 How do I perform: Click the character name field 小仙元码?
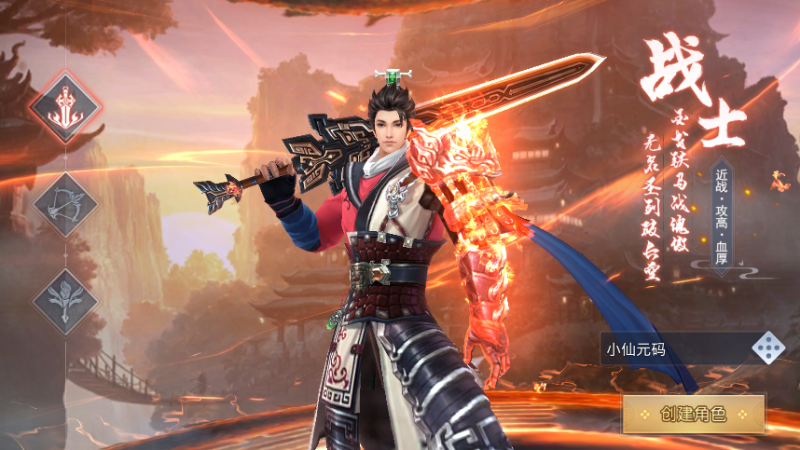675,349
